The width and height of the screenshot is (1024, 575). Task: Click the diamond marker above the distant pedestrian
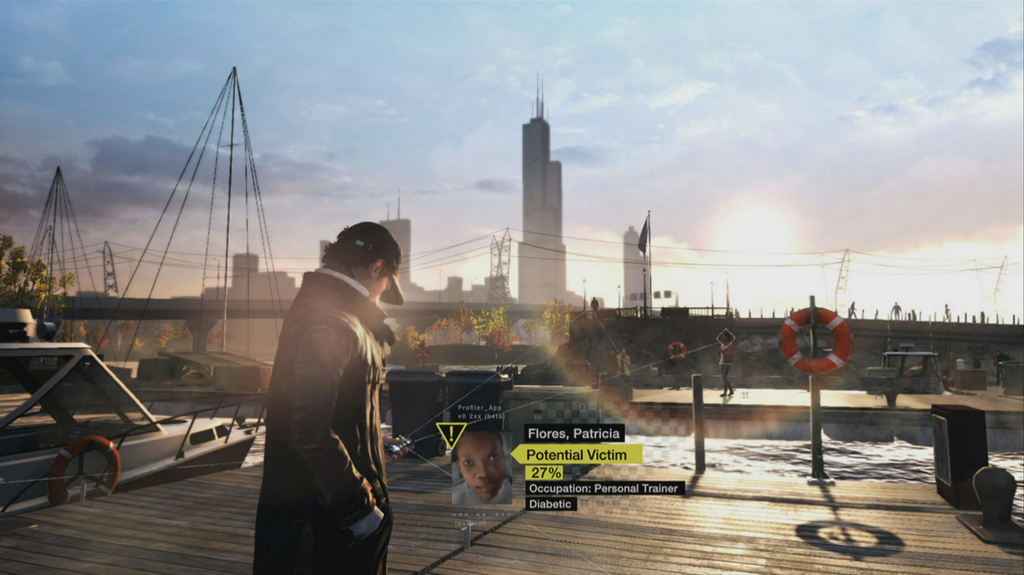(x=726, y=336)
